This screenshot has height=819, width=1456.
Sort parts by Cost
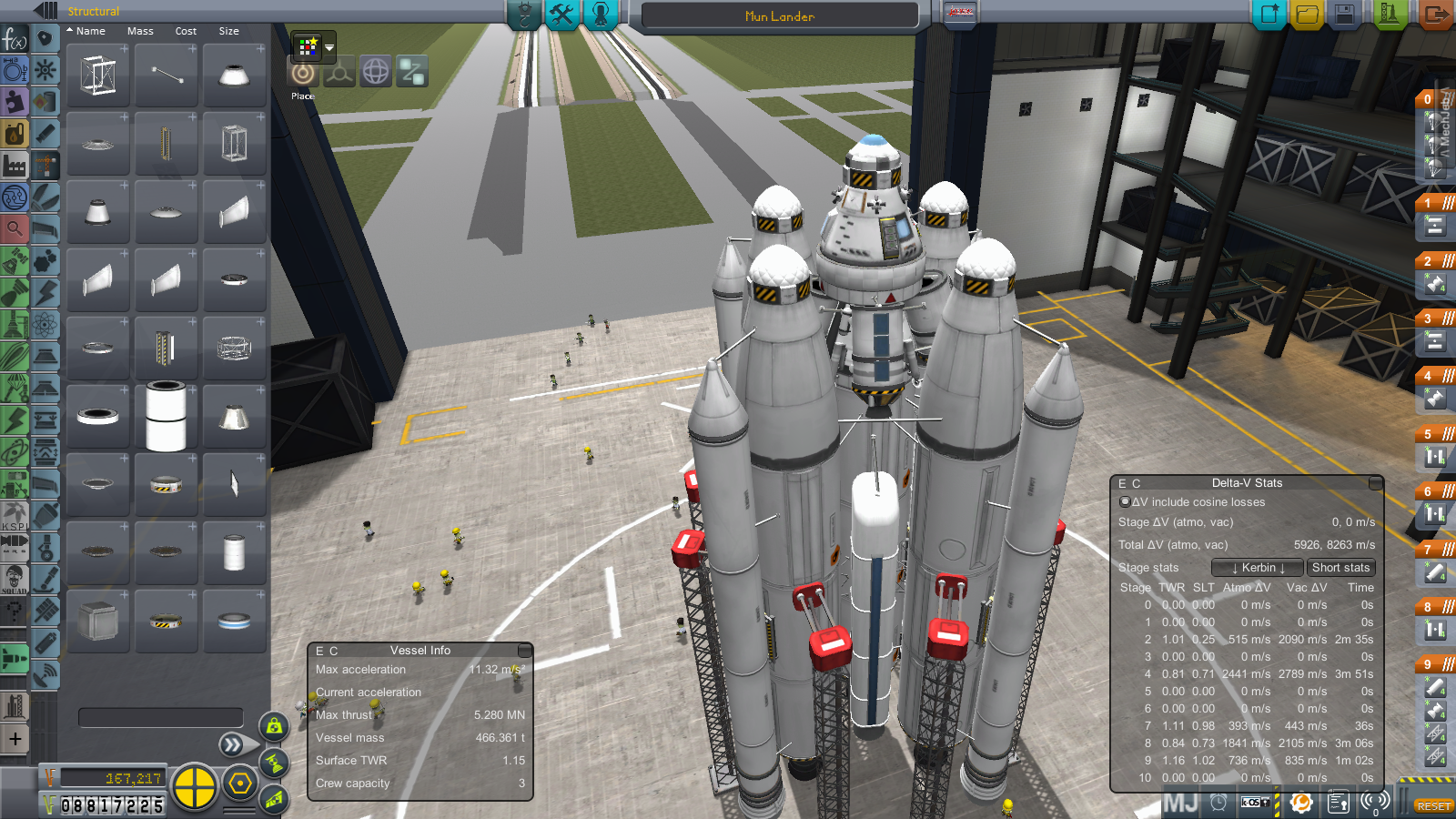tap(186, 31)
